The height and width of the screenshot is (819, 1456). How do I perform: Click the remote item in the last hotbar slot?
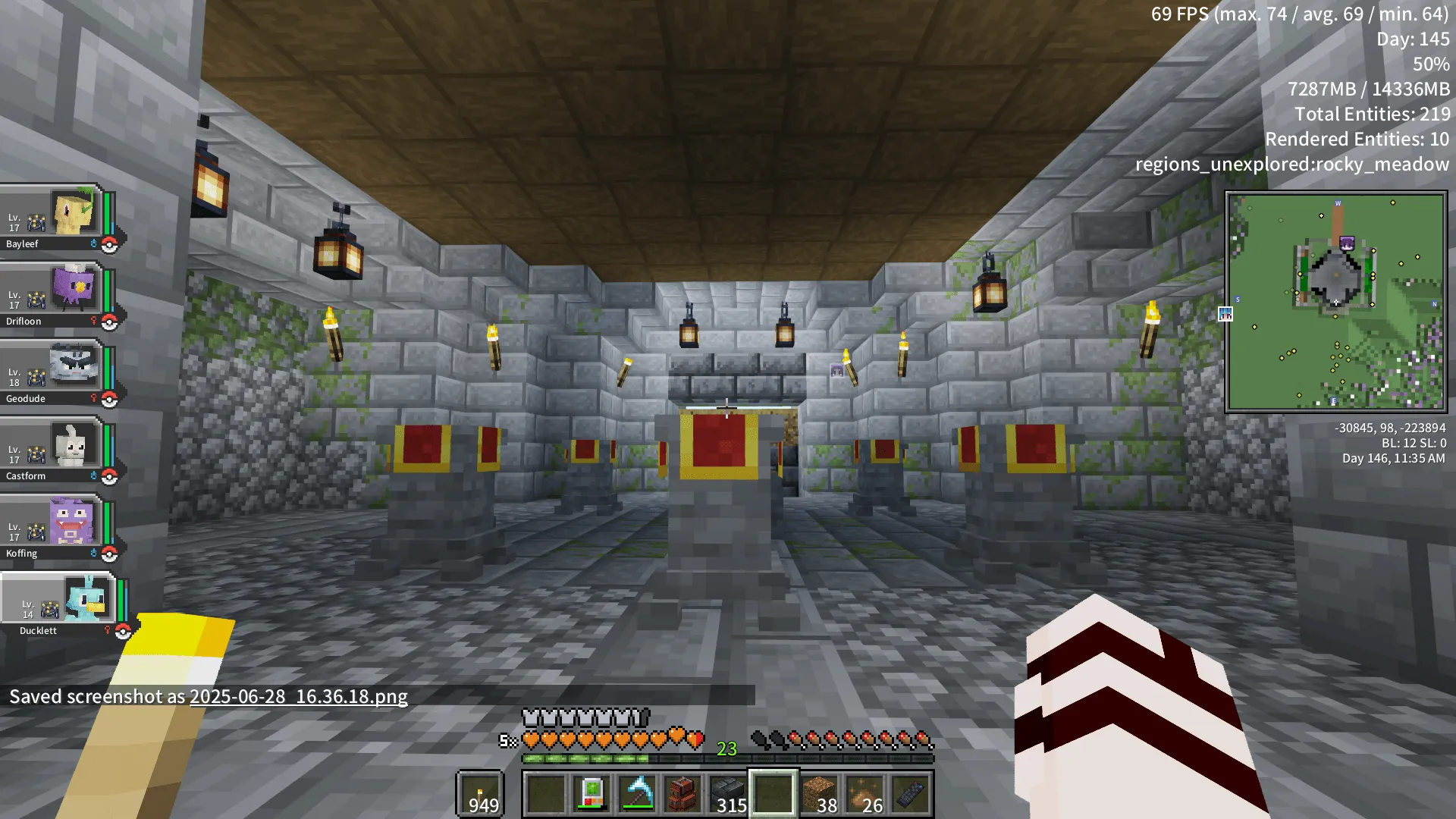pos(909,794)
